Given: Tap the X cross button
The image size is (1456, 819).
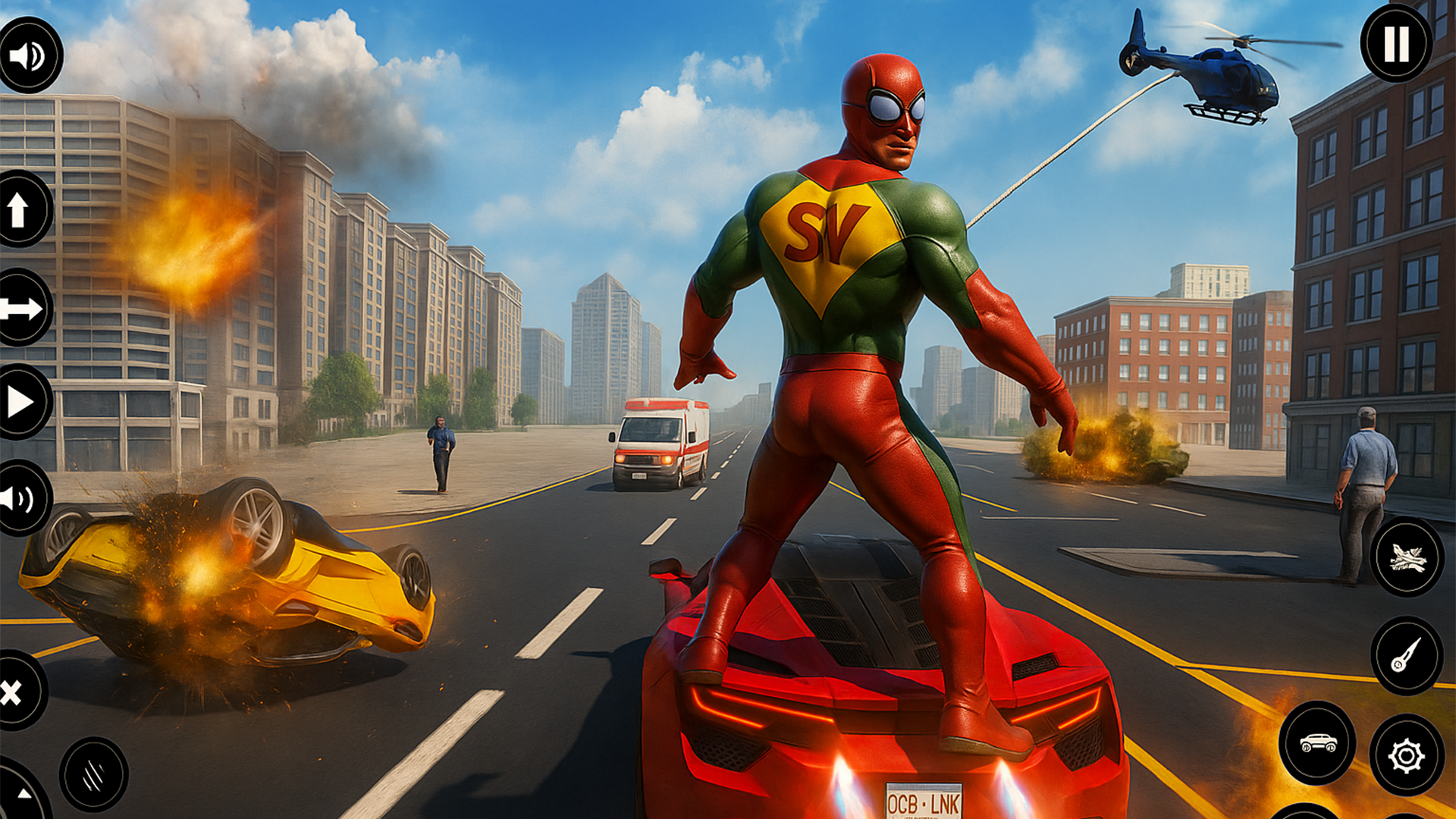Looking at the screenshot, I should pyautogui.click(x=14, y=692).
